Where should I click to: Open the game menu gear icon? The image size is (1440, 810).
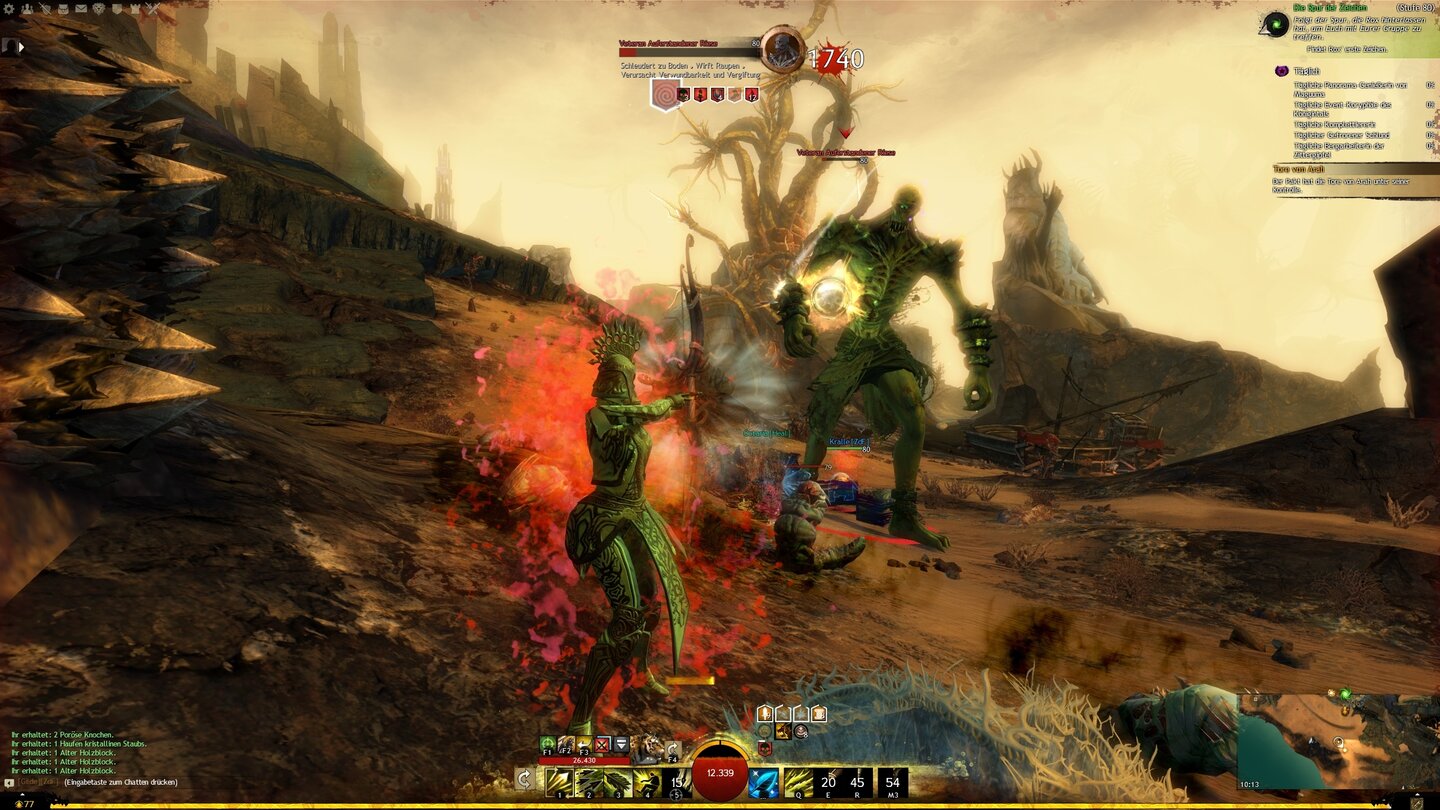coord(10,9)
